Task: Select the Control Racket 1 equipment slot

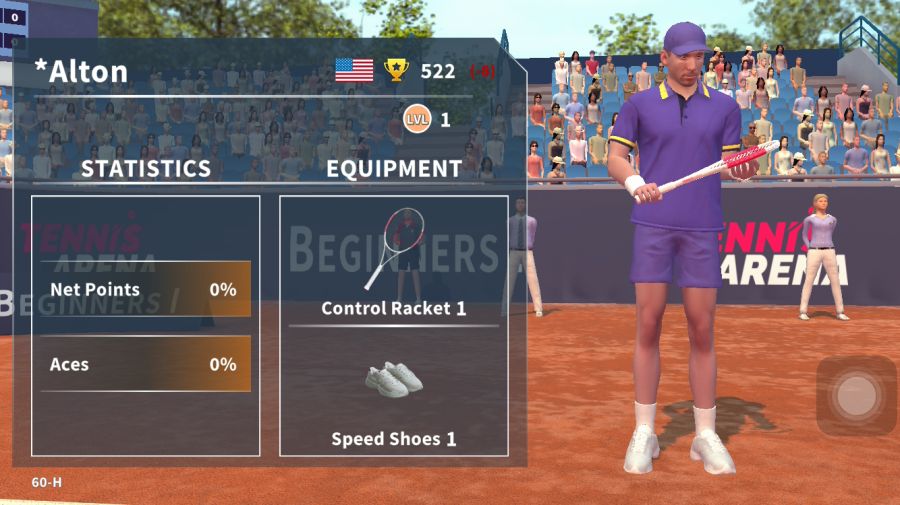Action: (393, 262)
